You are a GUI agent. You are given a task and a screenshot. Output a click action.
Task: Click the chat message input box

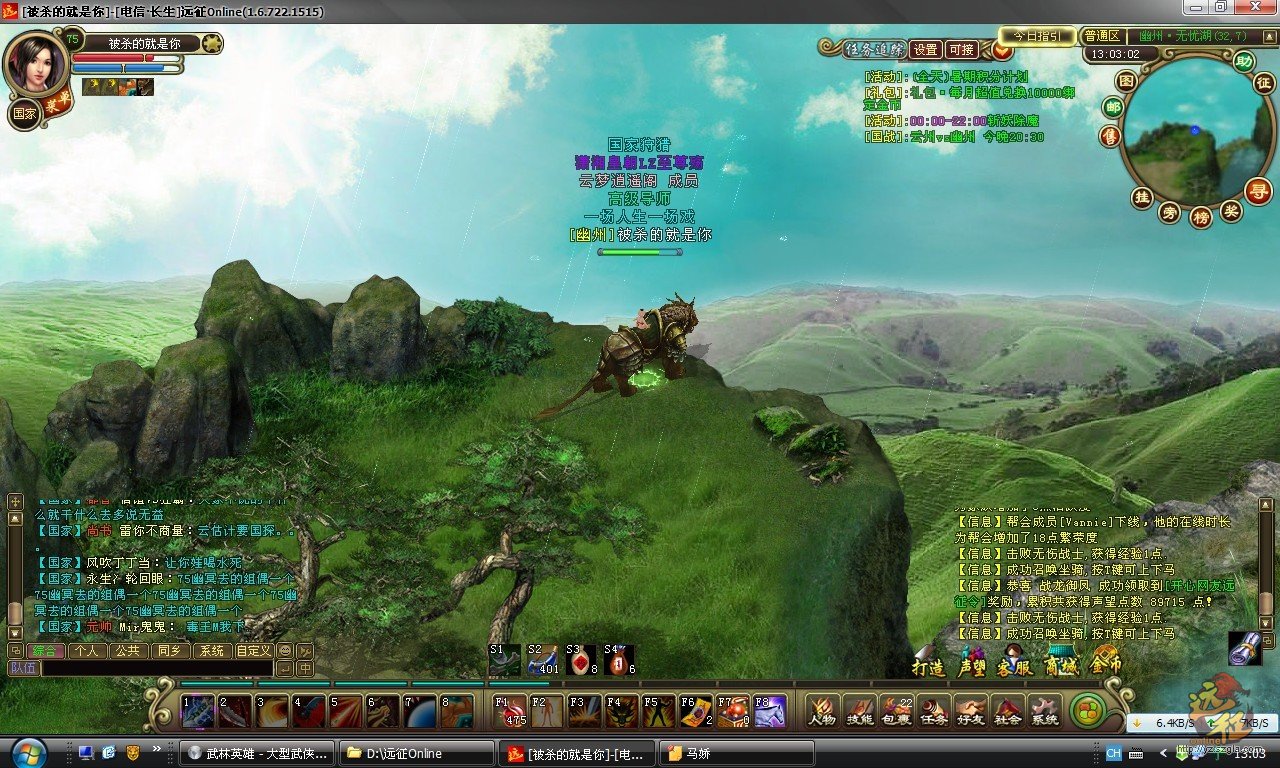155,668
